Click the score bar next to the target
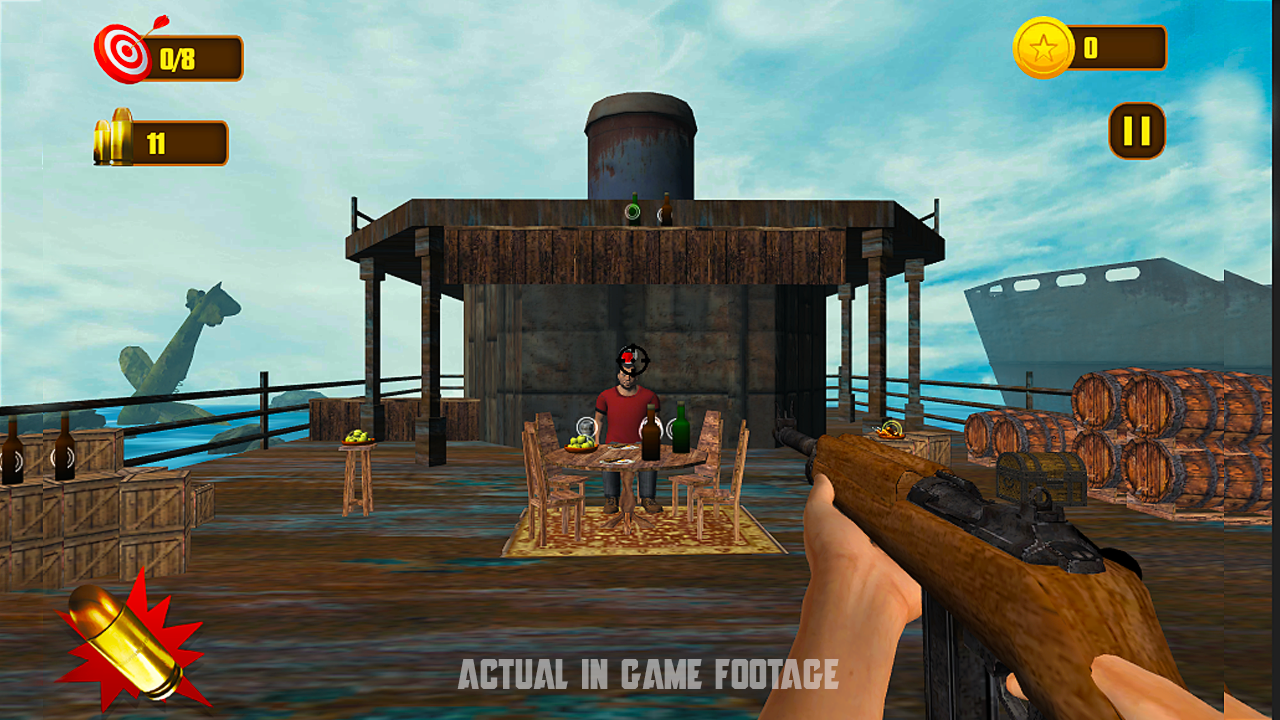The width and height of the screenshot is (1280, 720). 195,57
